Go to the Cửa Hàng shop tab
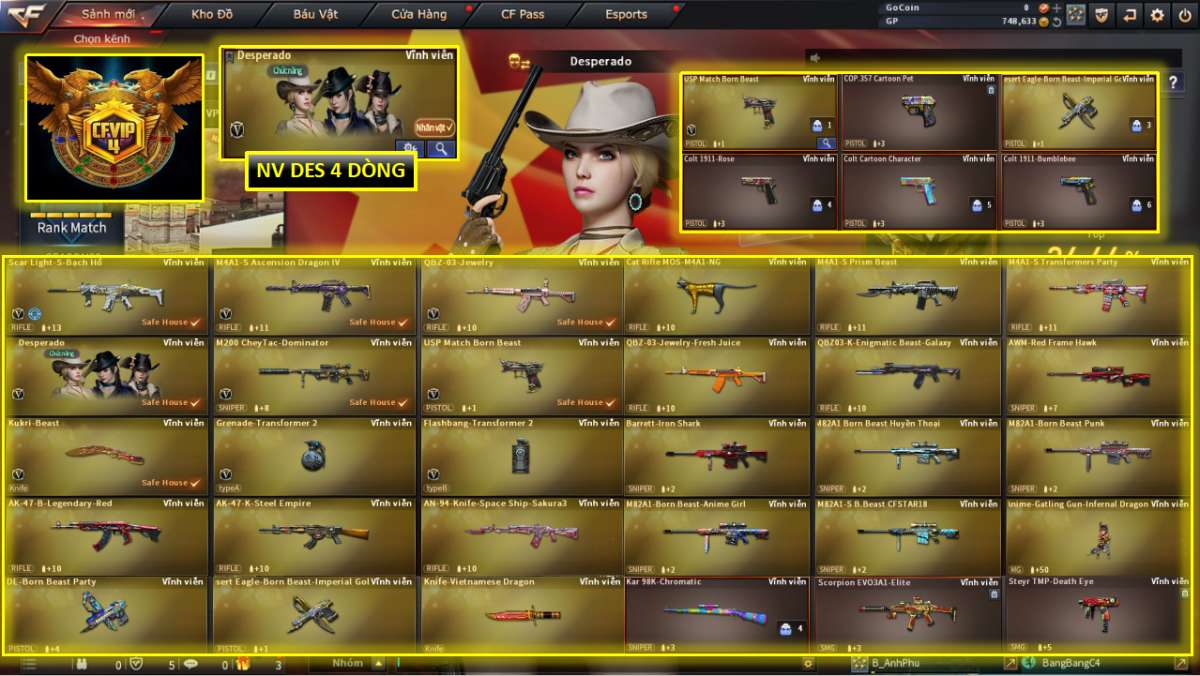 point(418,14)
